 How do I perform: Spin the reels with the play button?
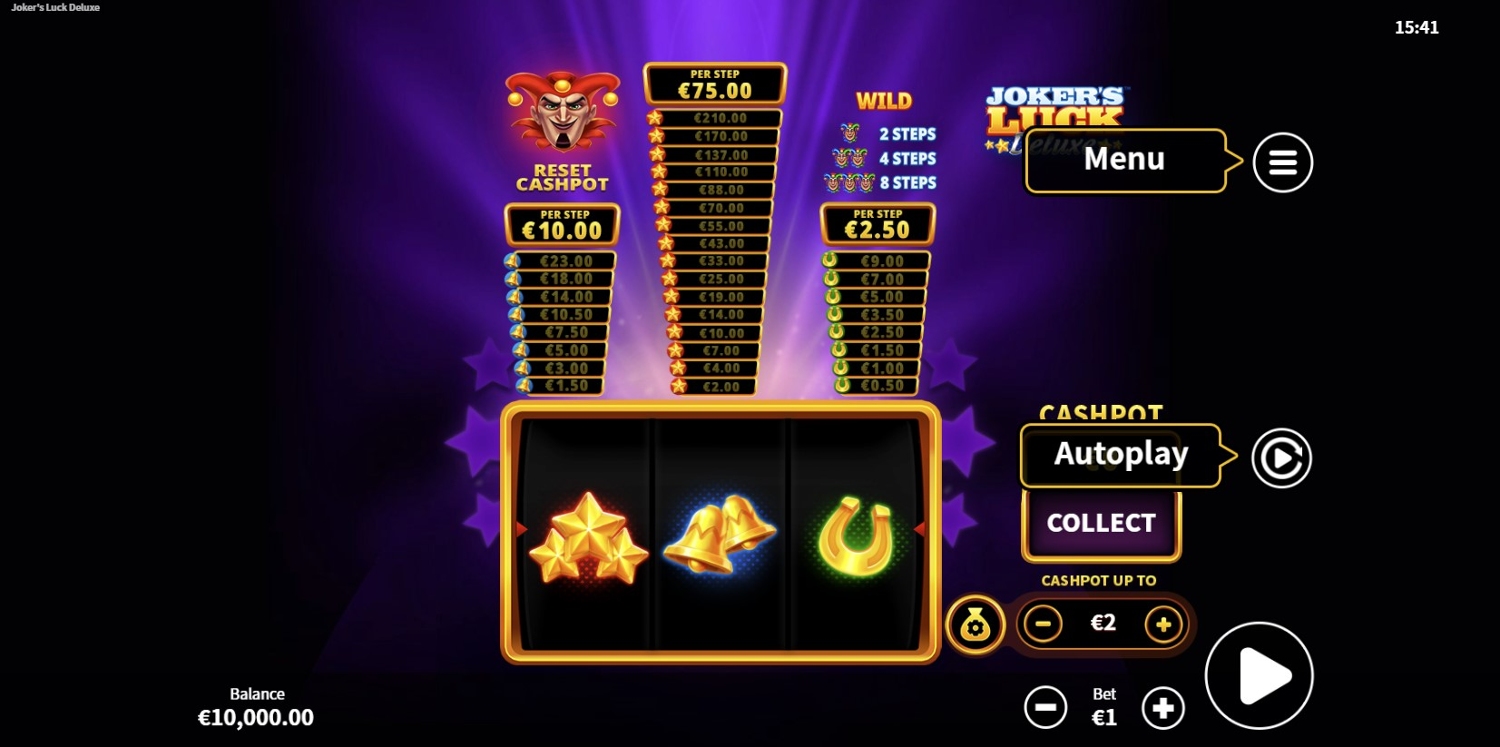tap(1259, 676)
